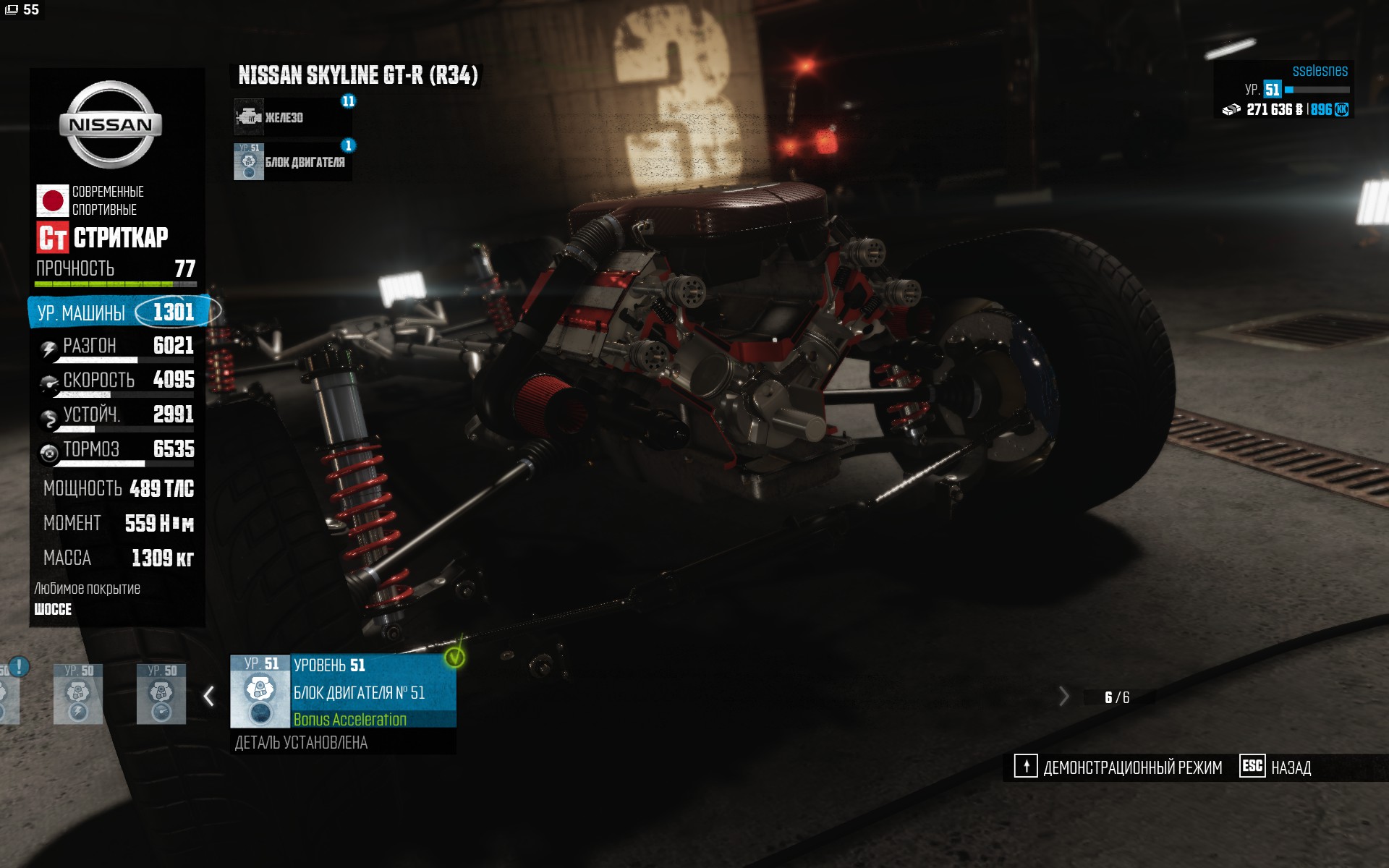Go back via the НАЗАД button
The height and width of the screenshot is (868, 1389).
[1276, 767]
